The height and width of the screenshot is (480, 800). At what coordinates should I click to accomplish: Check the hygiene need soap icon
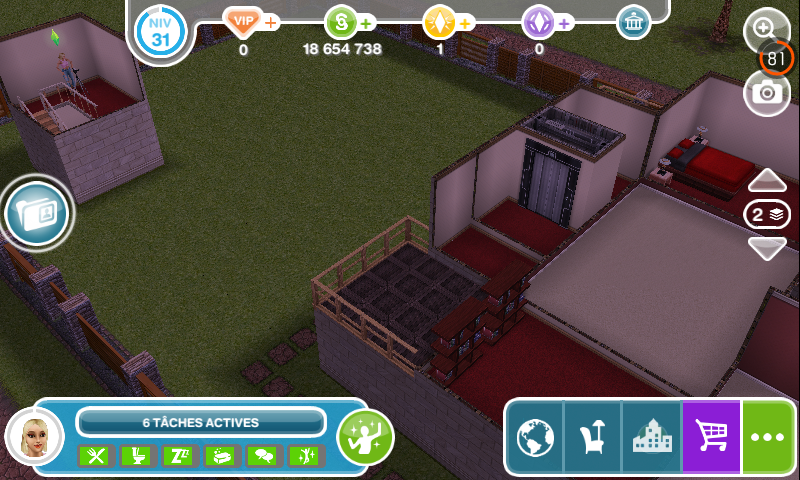click(x=219, y=456)
